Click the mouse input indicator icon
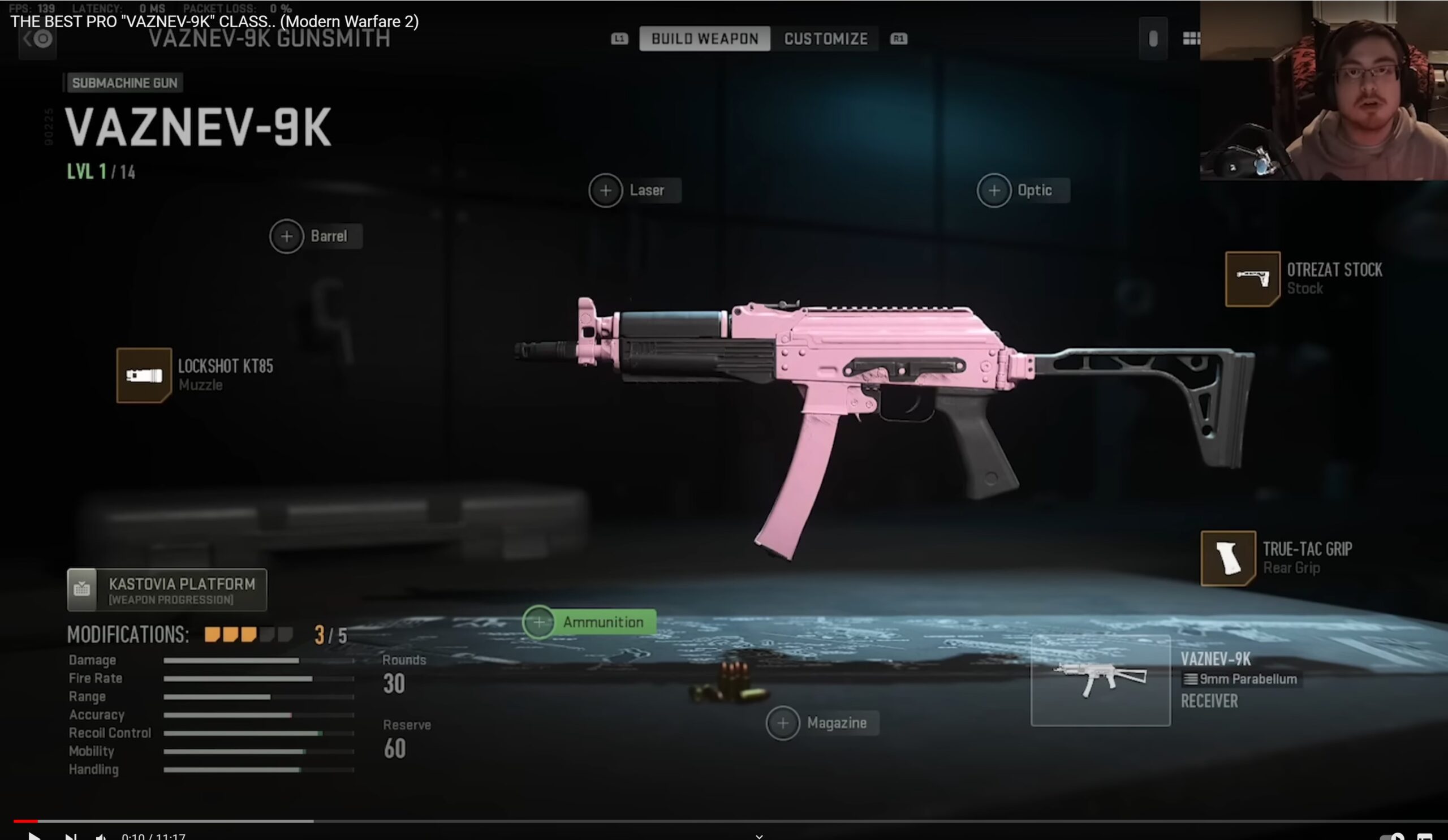 click(x=1153, y=38)
